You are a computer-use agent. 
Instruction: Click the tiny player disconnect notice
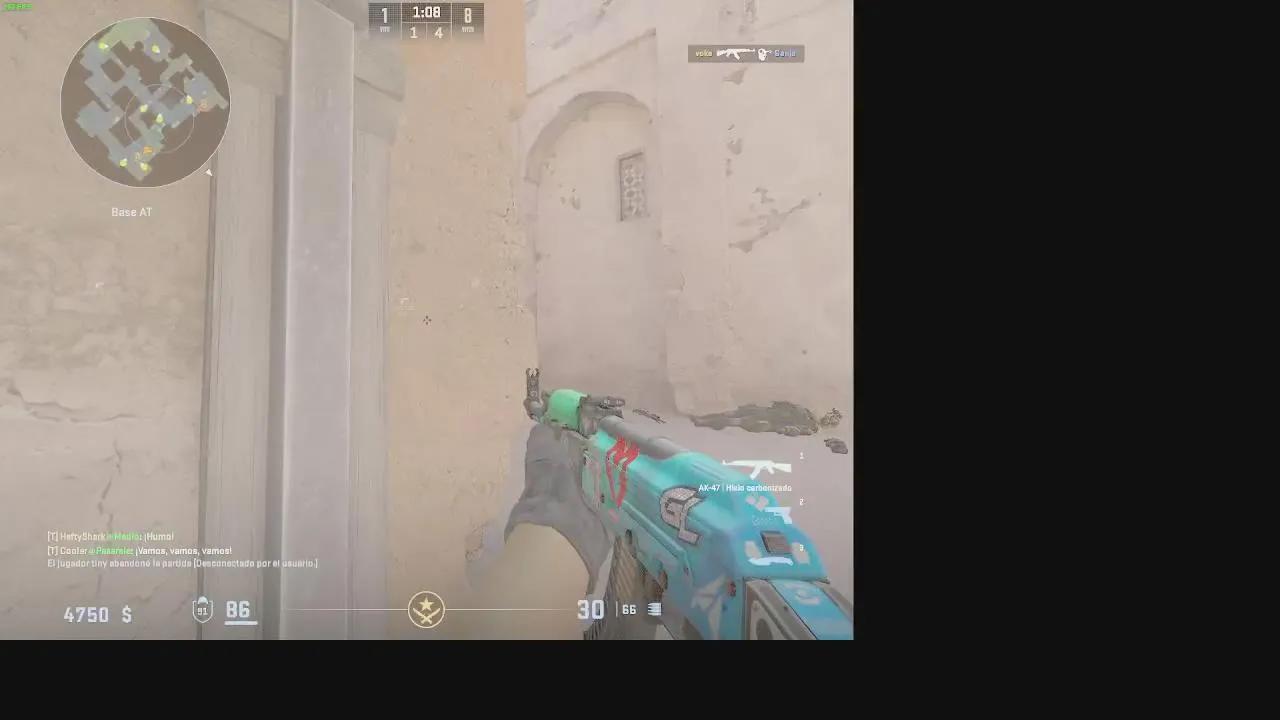[182, 562]
